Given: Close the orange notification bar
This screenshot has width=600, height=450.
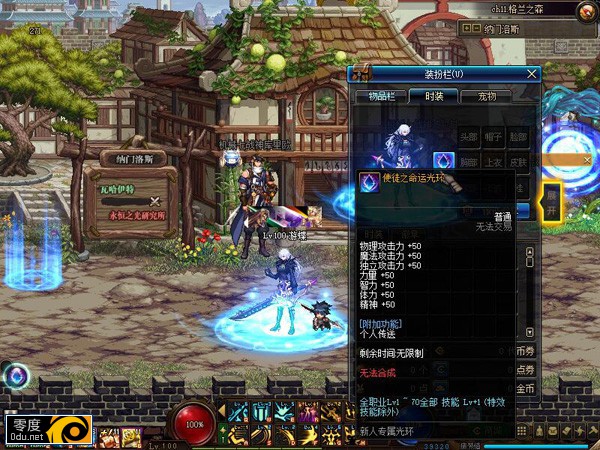Looking at the screenshot, I should pos(586,161).
